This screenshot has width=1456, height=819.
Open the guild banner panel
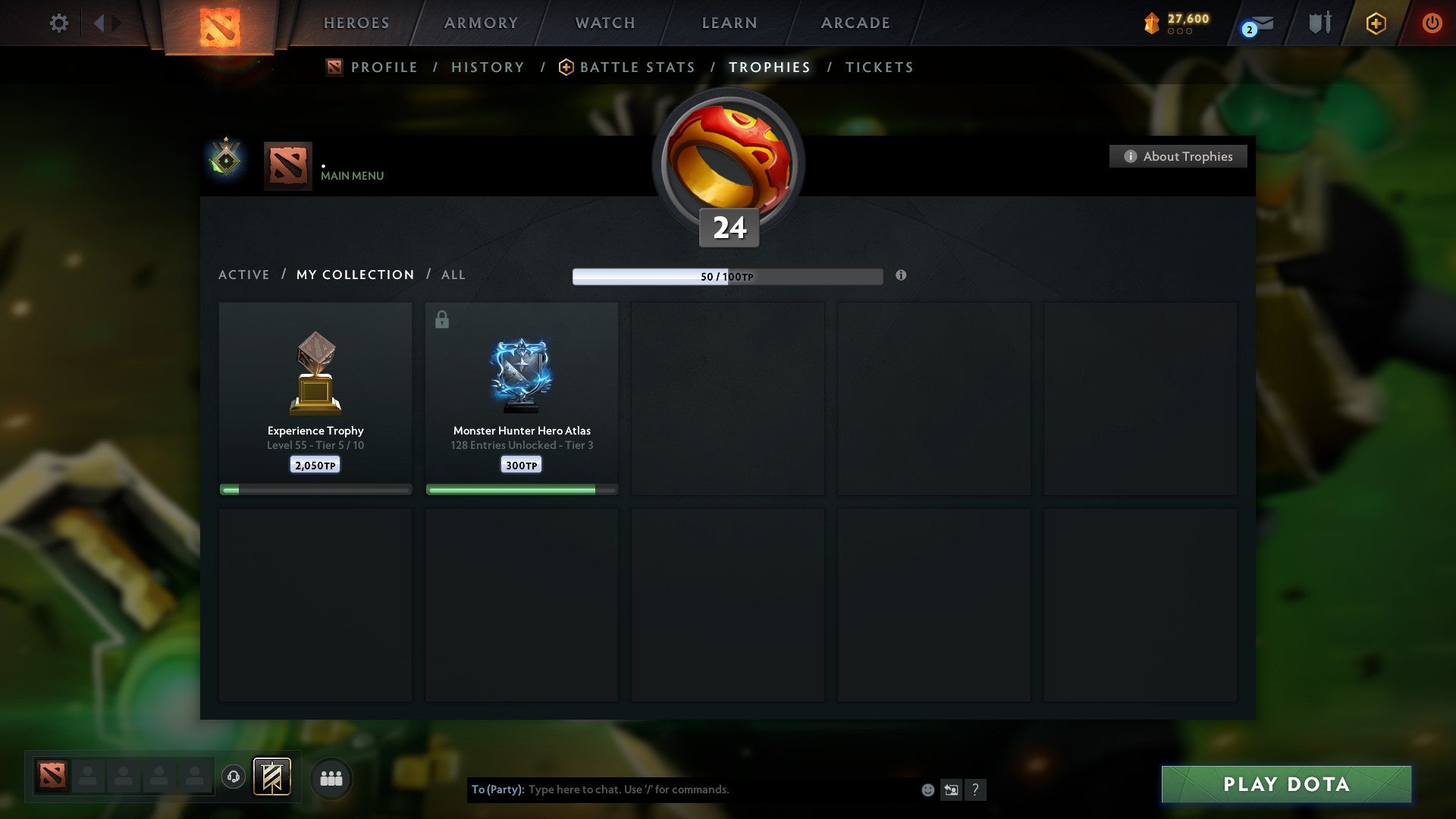273,777
